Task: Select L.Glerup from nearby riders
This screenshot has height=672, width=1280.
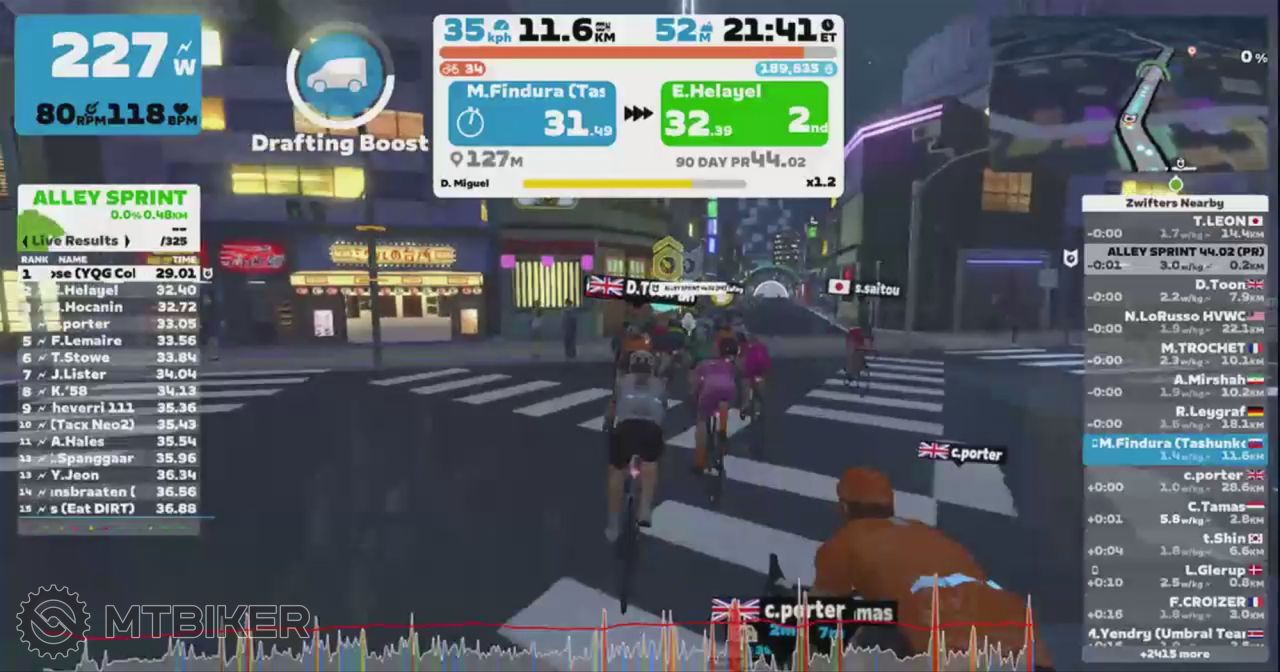Action: pyautogui.click(x=1174, y=576)
